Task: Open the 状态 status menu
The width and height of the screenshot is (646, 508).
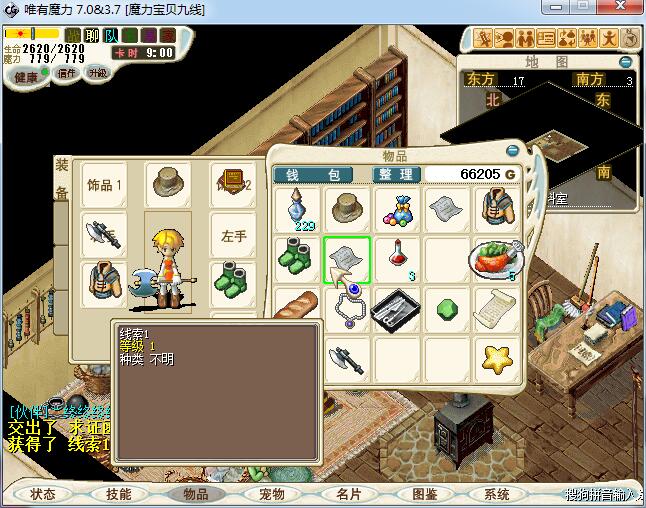Action: (43, 494)
